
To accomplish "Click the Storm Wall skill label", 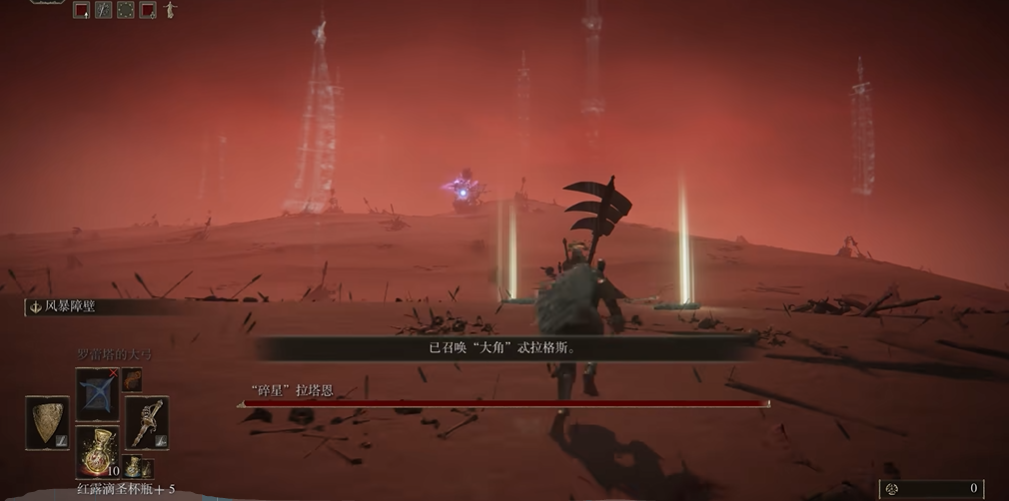I will pos(70,307).
